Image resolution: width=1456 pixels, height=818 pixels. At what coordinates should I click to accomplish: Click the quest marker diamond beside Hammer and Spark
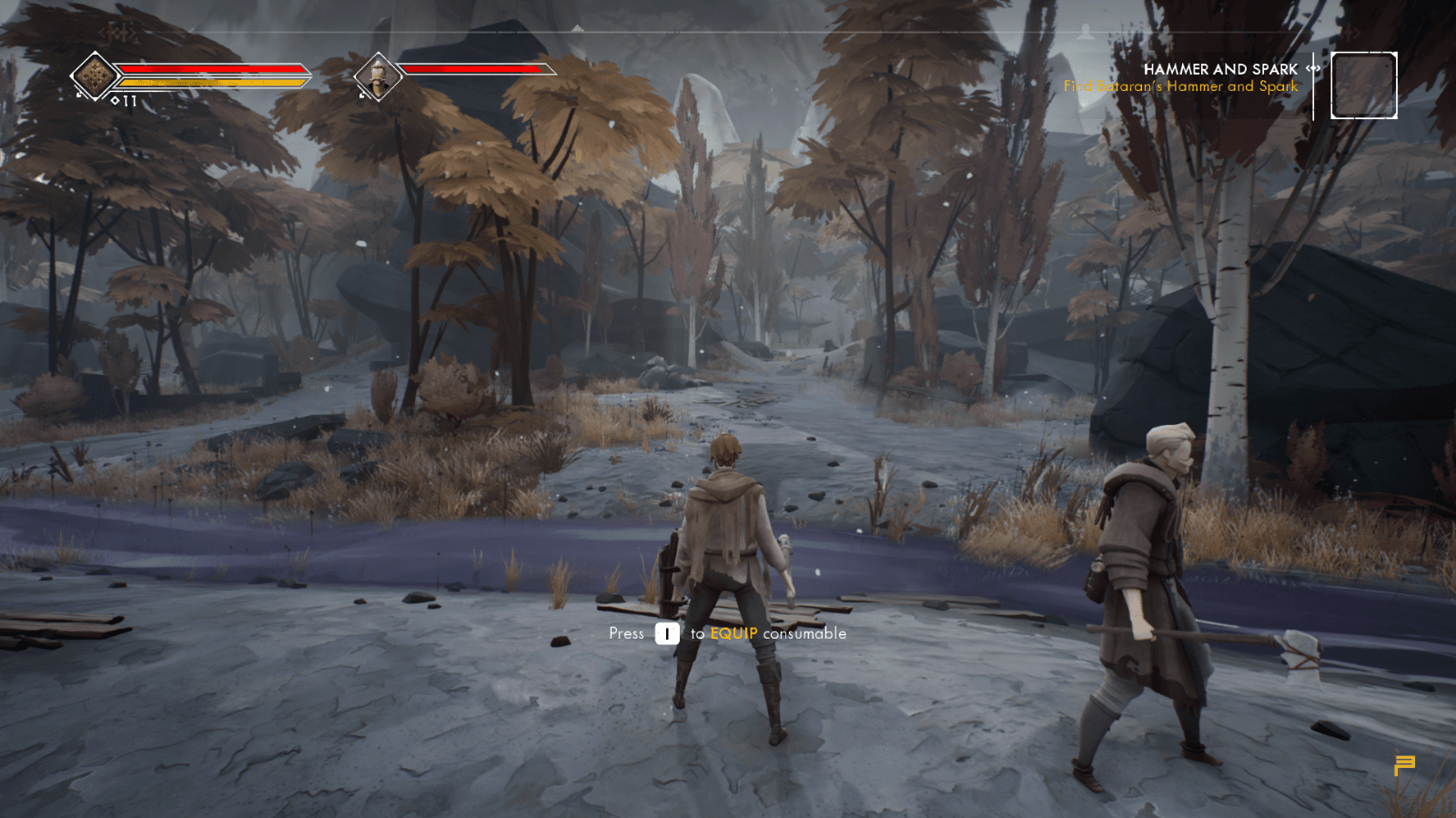(x=1312, y=68)
